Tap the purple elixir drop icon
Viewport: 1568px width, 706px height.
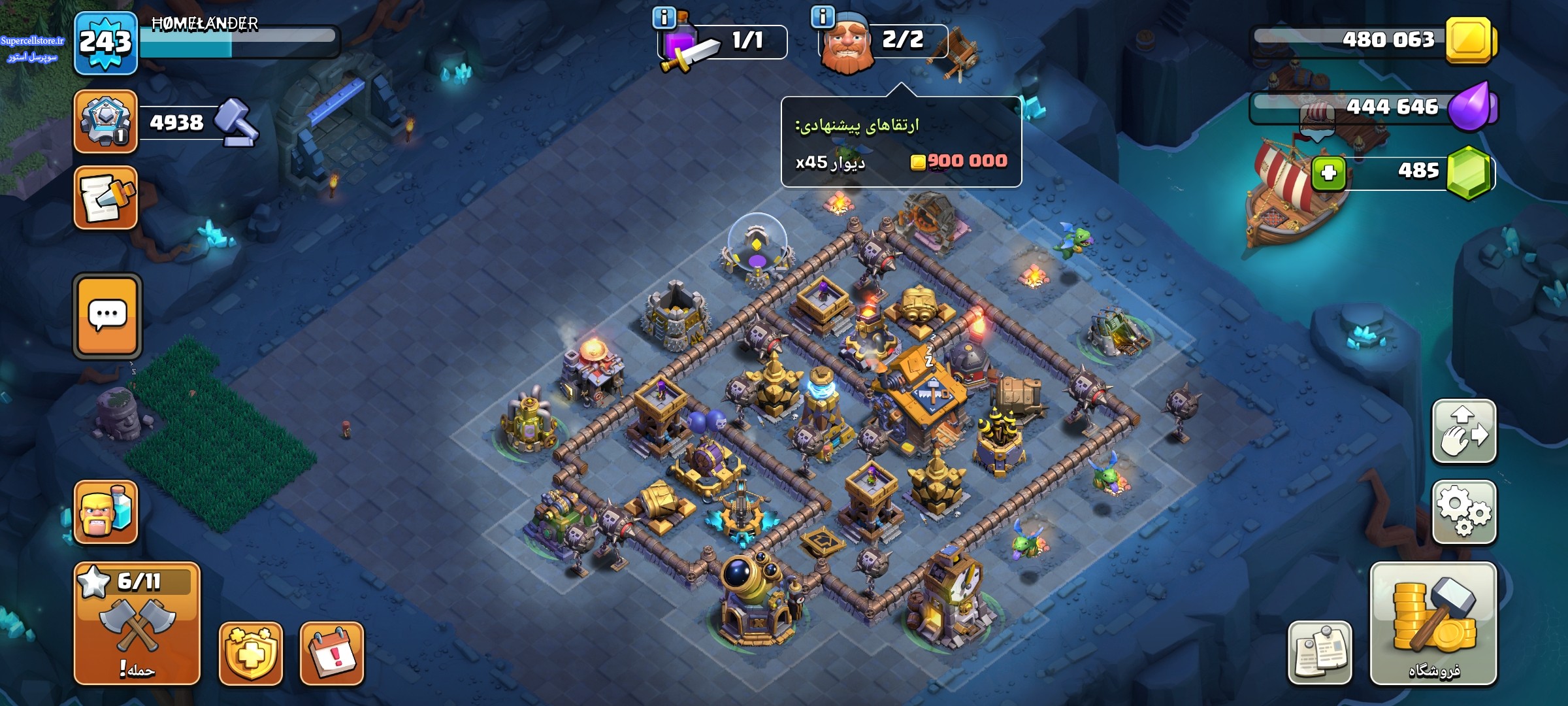point(1470,107)
